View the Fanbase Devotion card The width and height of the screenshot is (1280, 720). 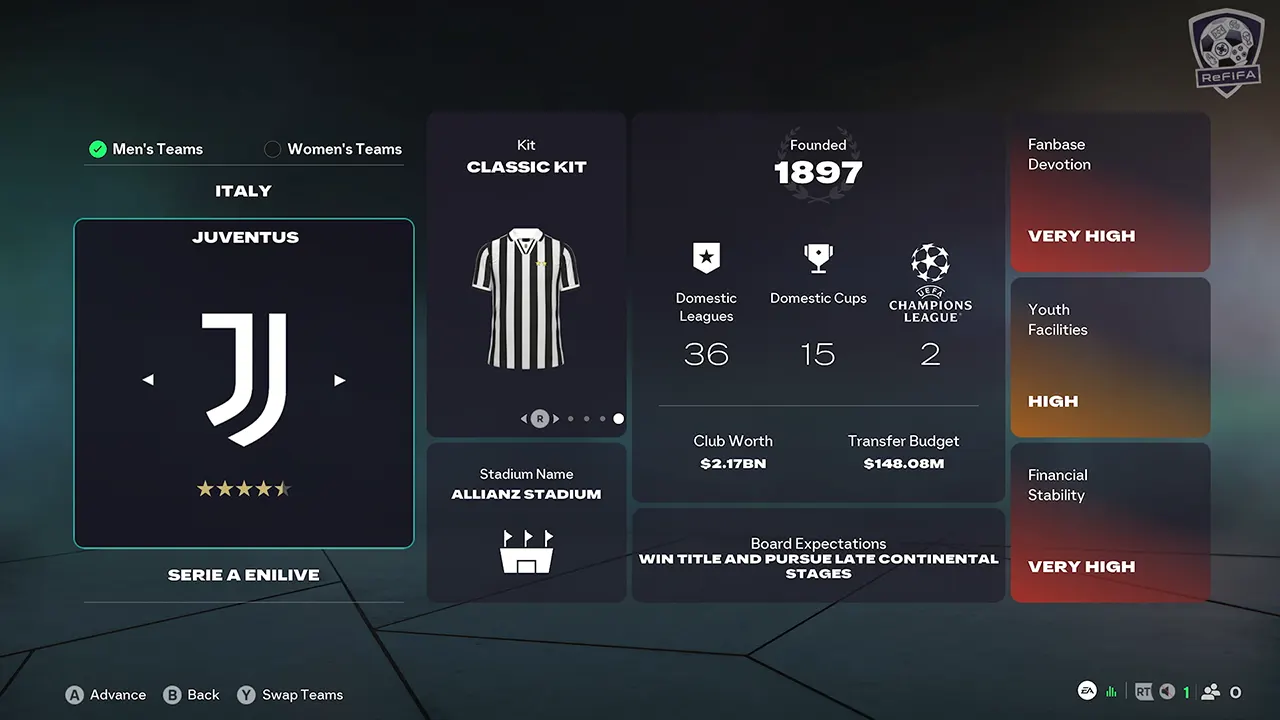(1110, 192)
